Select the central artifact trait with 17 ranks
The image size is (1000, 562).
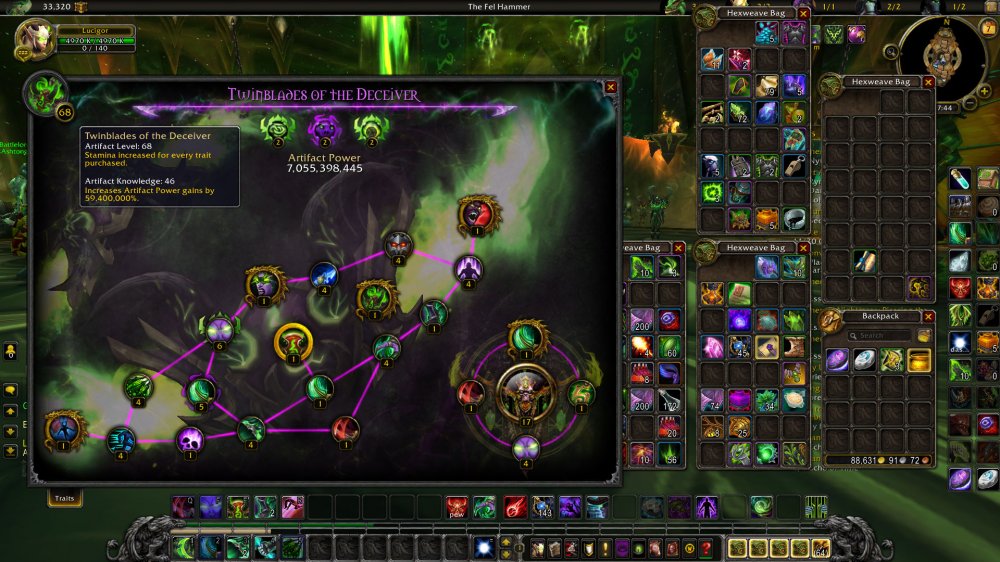click(526, 393)
